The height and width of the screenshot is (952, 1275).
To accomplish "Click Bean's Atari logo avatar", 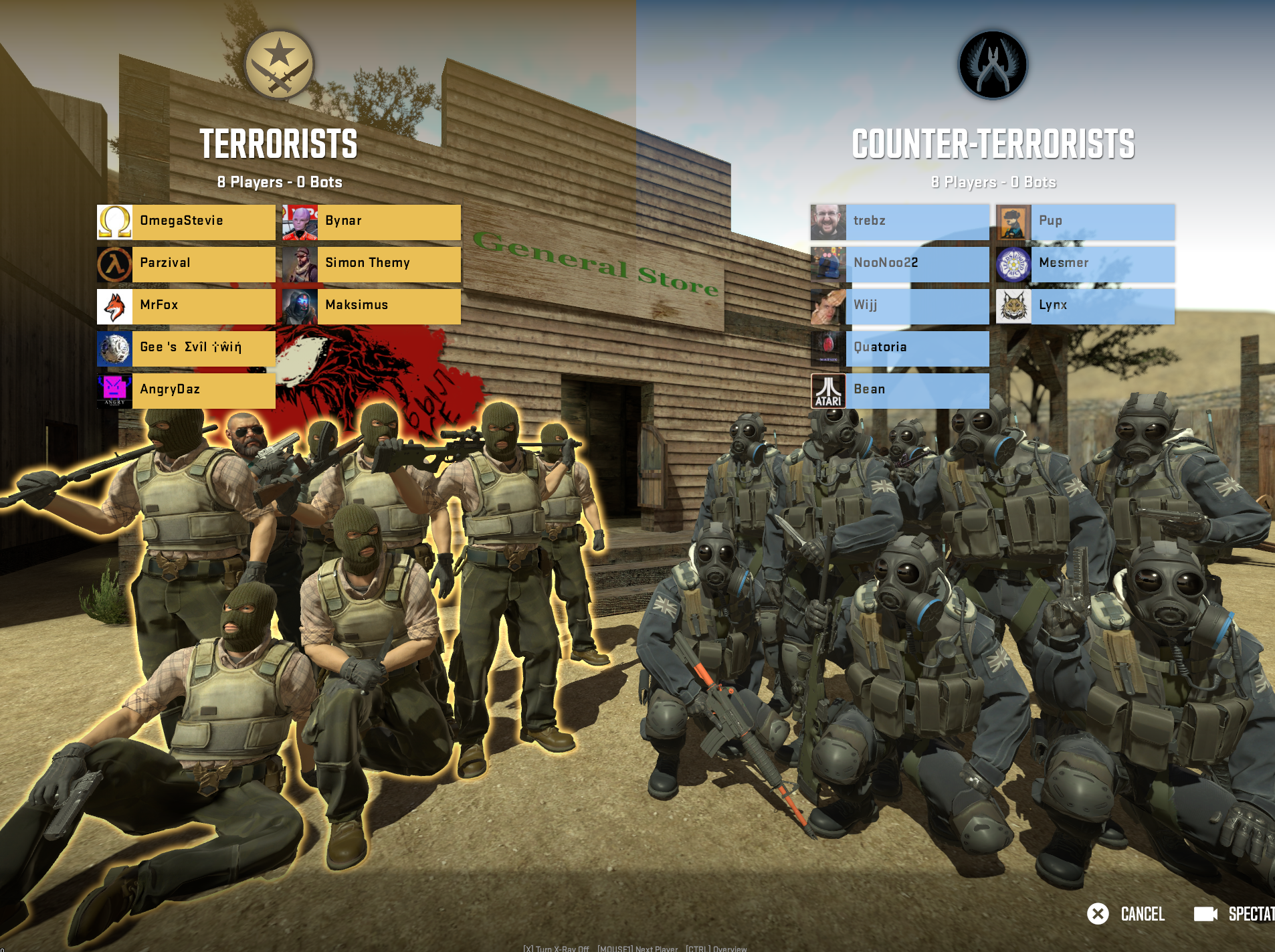I will point(829,390).
